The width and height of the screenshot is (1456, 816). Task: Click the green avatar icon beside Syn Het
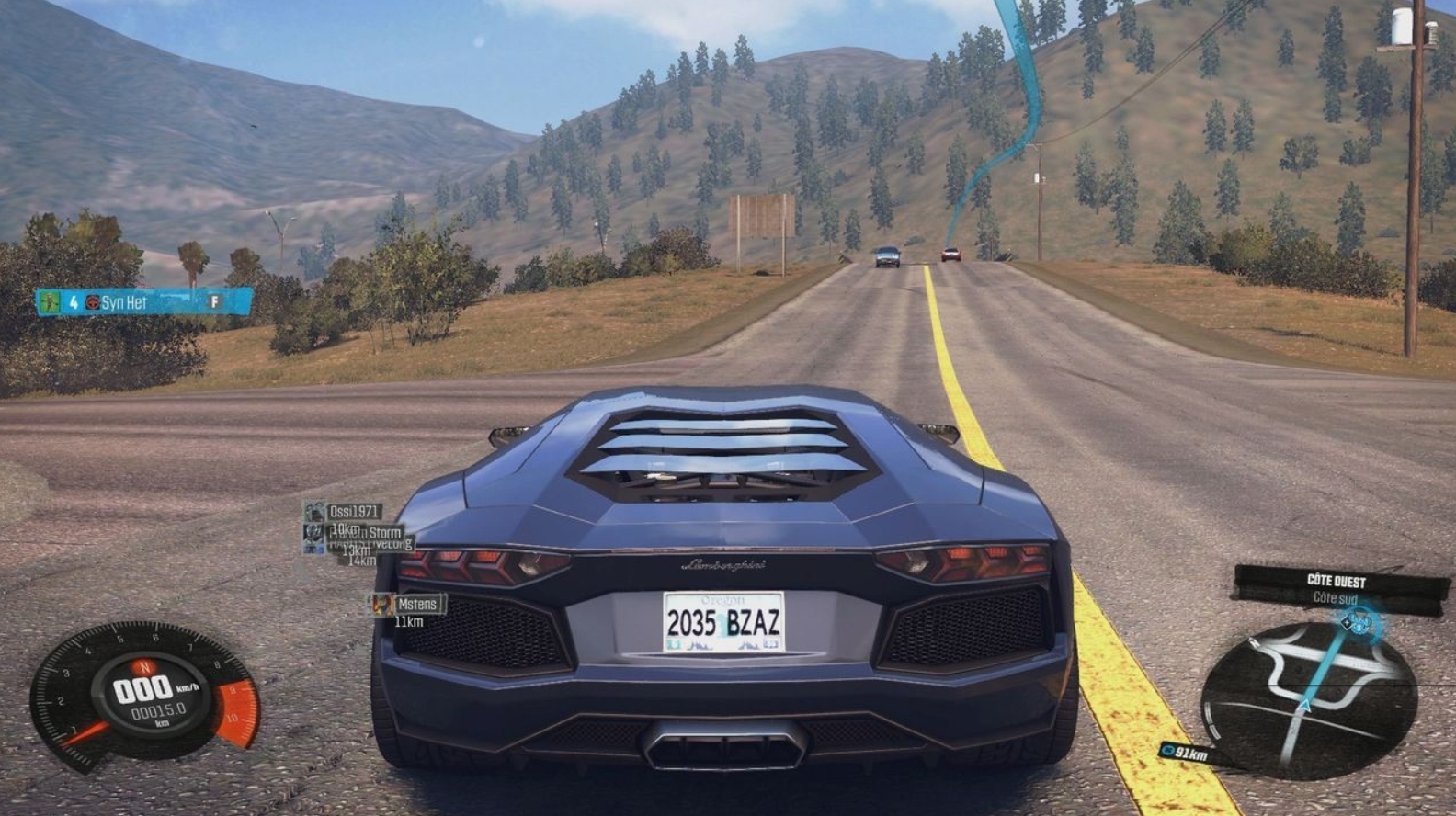click(51, 302)
